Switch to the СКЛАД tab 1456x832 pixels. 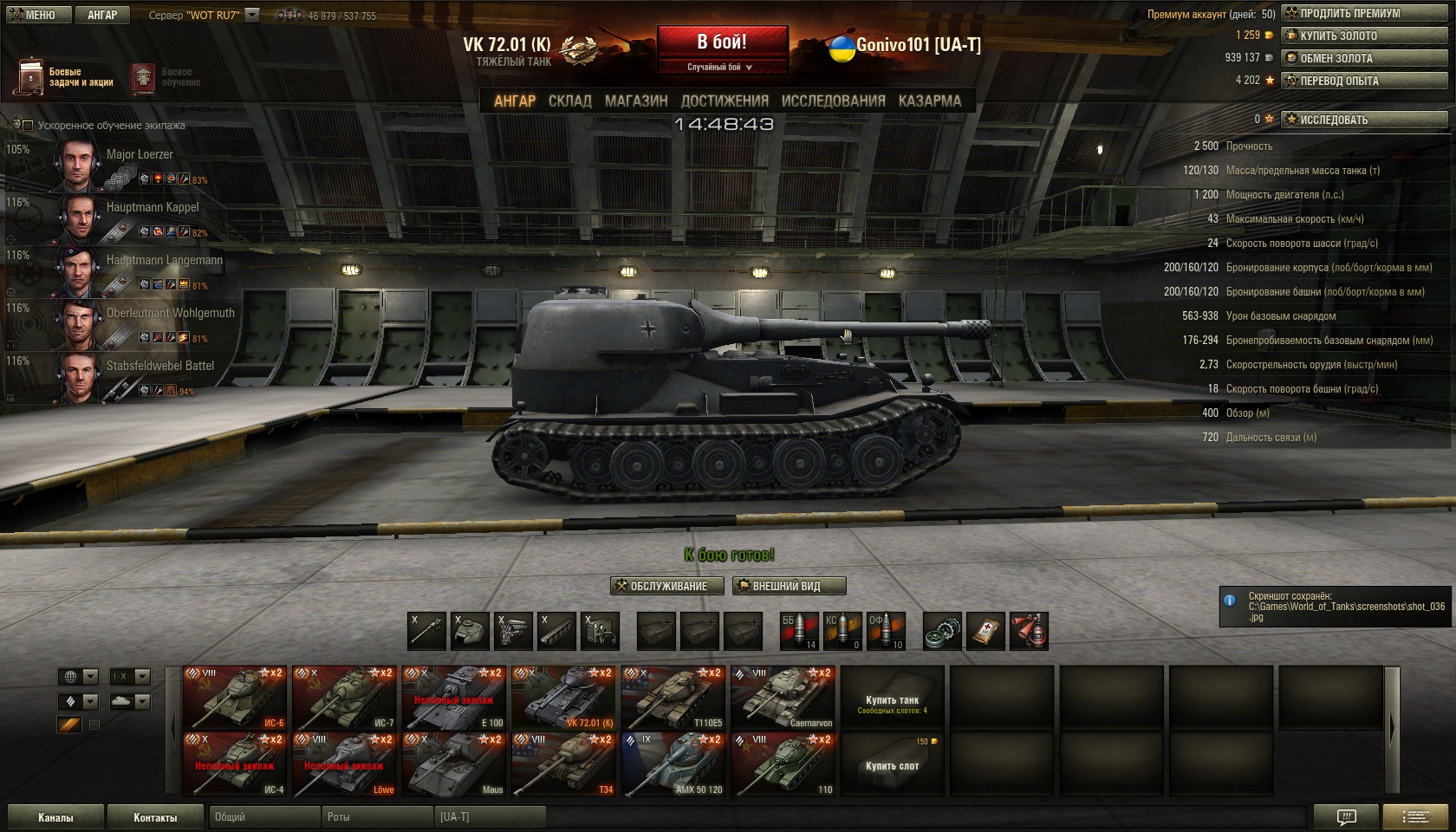(x=569, y=101)
